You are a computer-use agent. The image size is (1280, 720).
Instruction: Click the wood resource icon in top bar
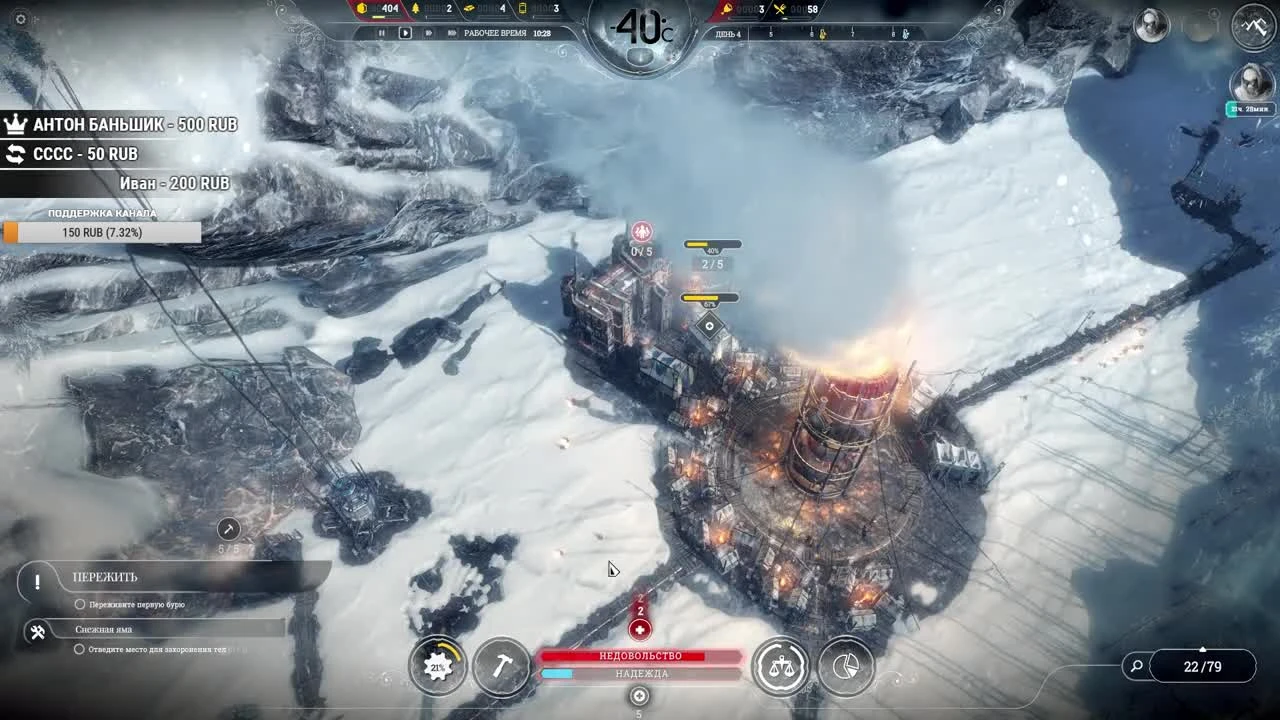pos(417,11)
